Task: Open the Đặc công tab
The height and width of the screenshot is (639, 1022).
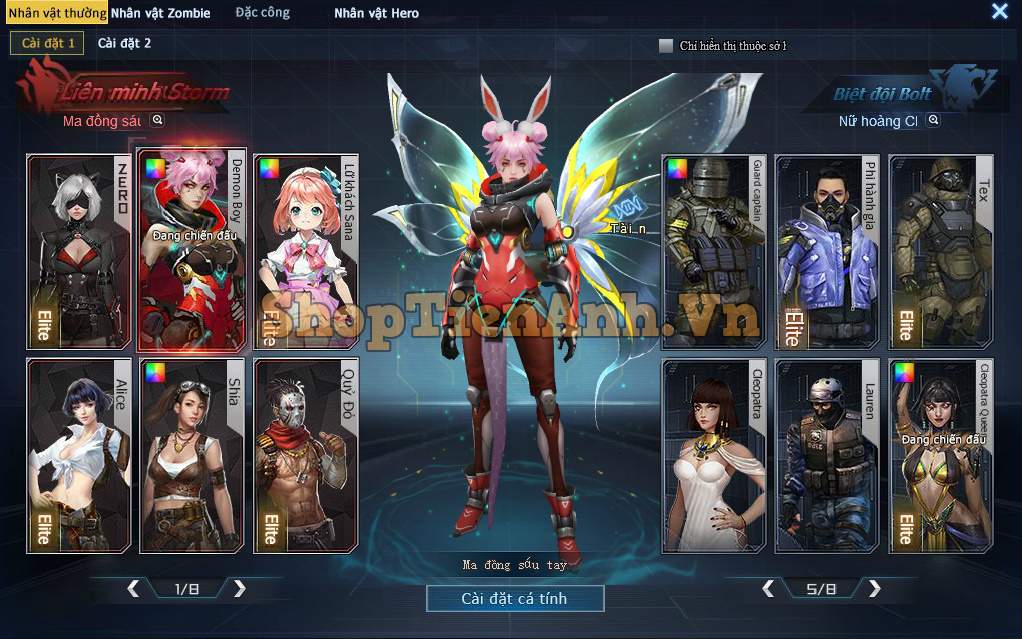Action: (263, 13)
